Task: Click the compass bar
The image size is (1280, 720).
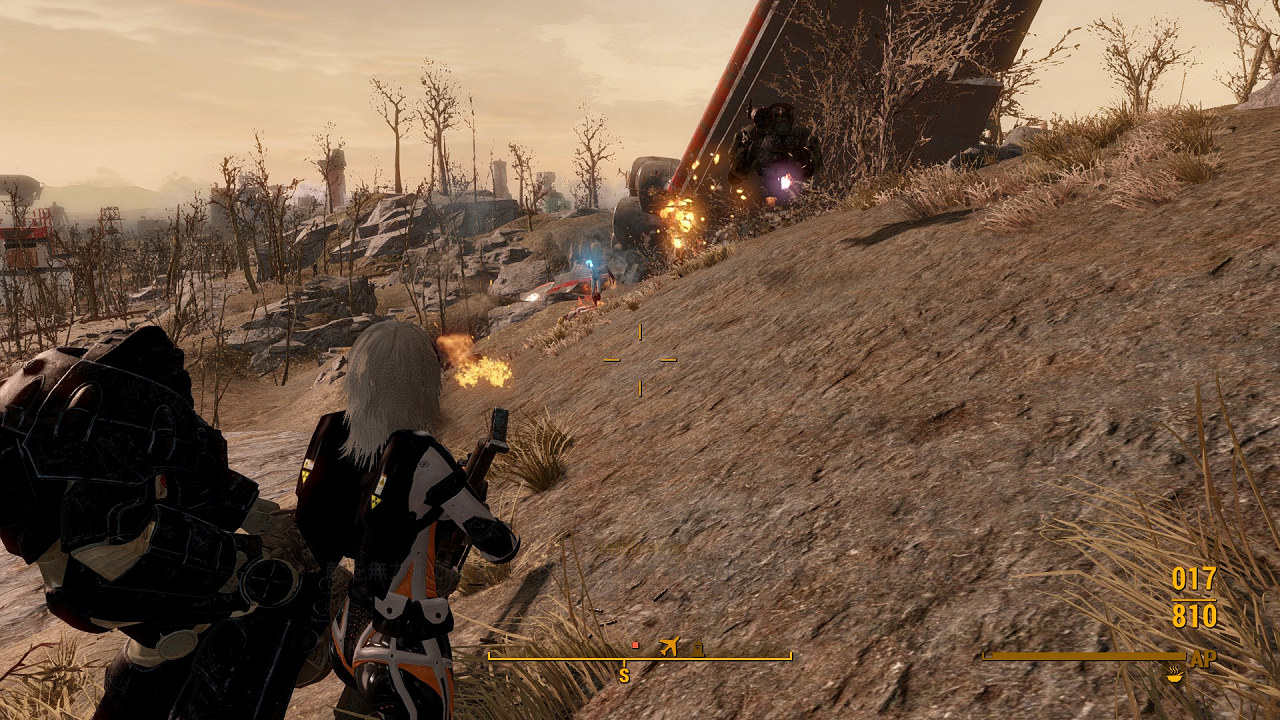Action: click(639, 658)
